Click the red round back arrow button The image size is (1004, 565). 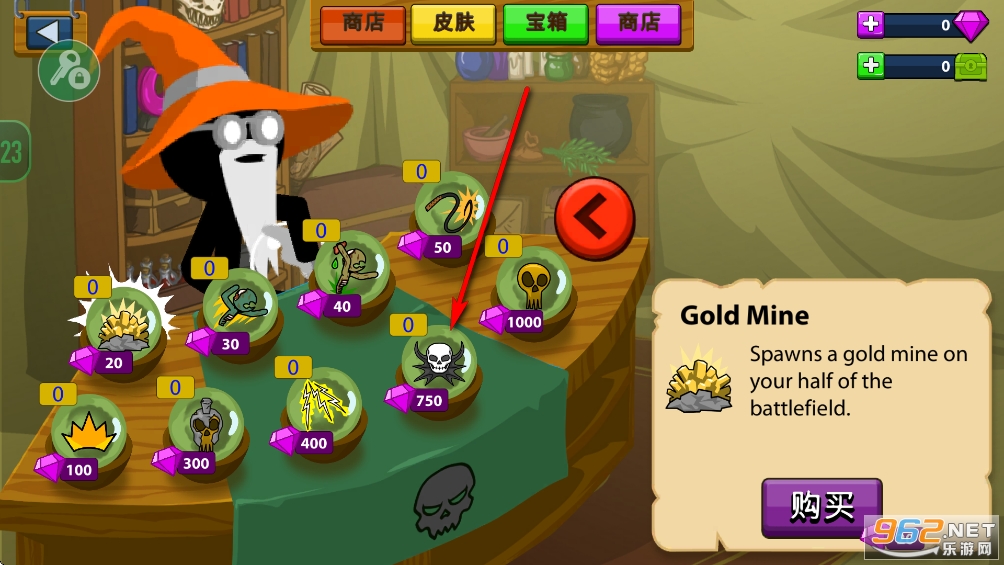click(x=594, y=216)
